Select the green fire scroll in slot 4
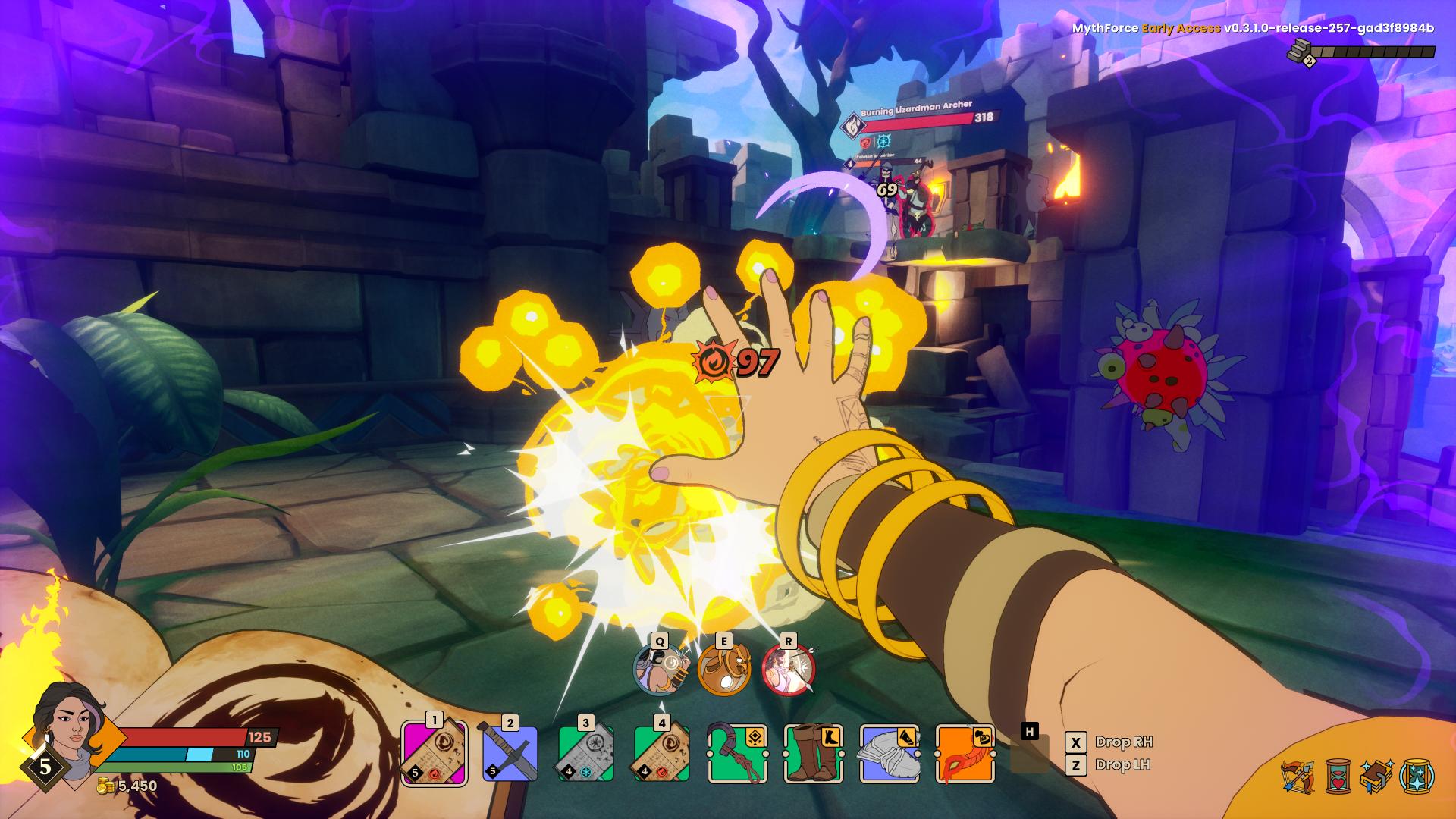Viewport: 1456px width, 819px height. [661, 754]
